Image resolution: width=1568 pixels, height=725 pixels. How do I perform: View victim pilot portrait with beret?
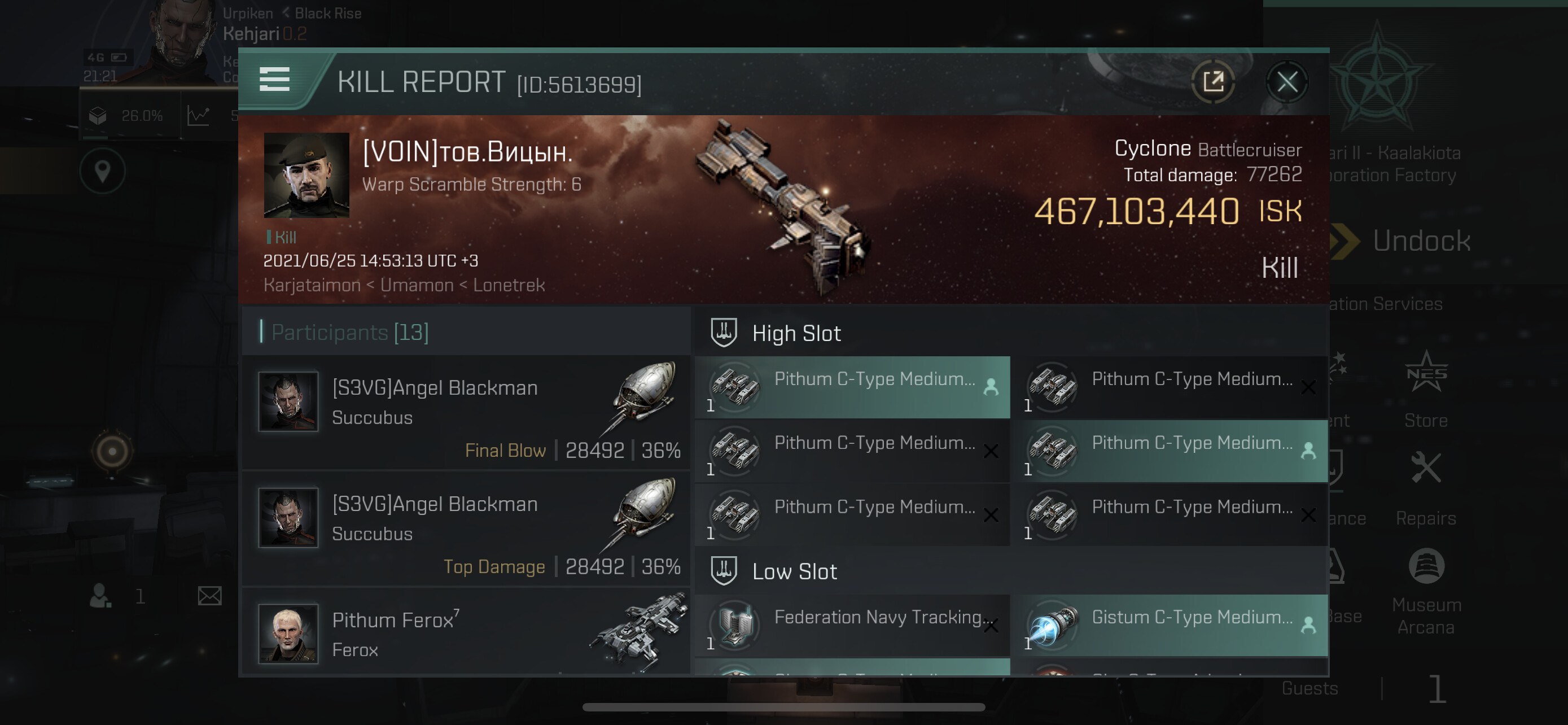point(306,175)
